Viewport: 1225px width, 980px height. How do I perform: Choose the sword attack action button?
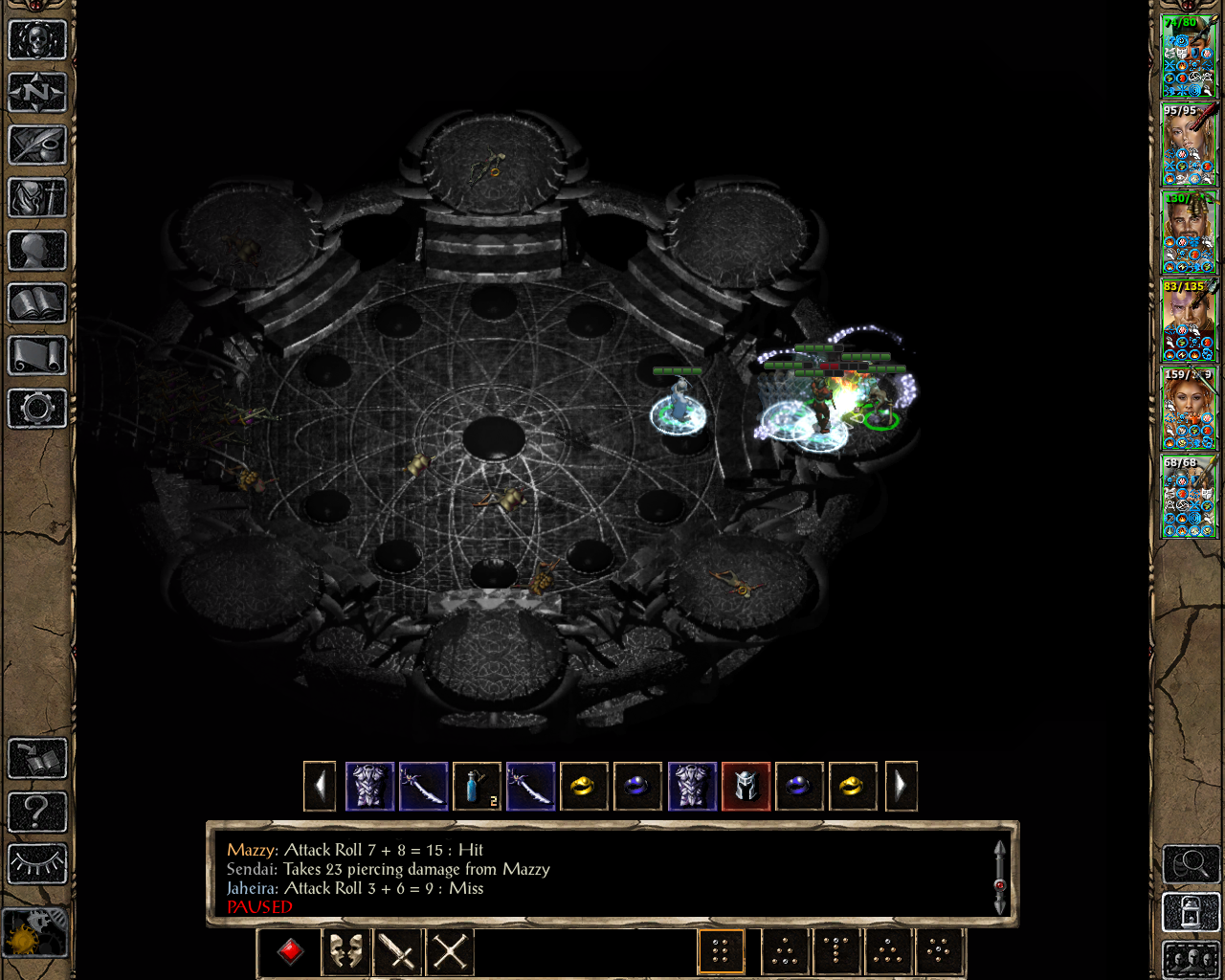[397, 951]
